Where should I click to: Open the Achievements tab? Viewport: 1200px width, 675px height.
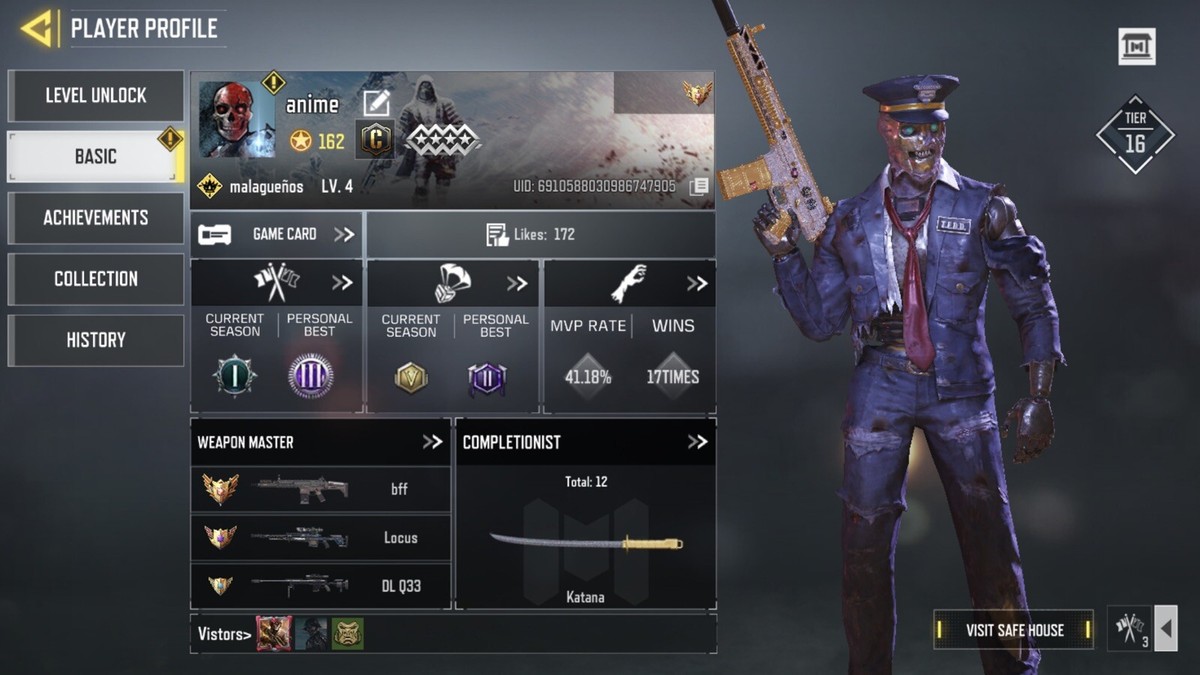[96, 218]
